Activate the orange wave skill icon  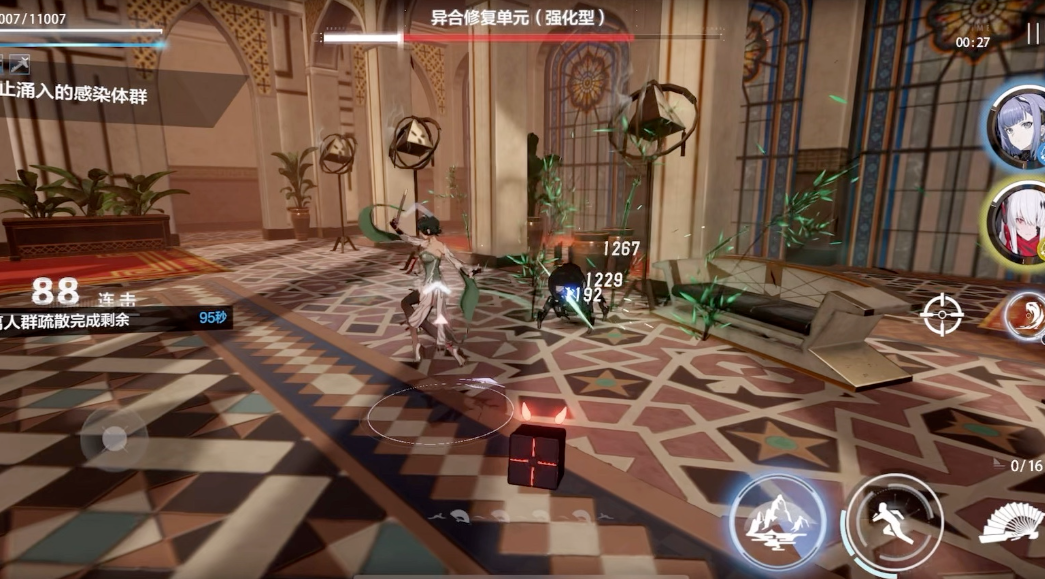point(1027,317)
